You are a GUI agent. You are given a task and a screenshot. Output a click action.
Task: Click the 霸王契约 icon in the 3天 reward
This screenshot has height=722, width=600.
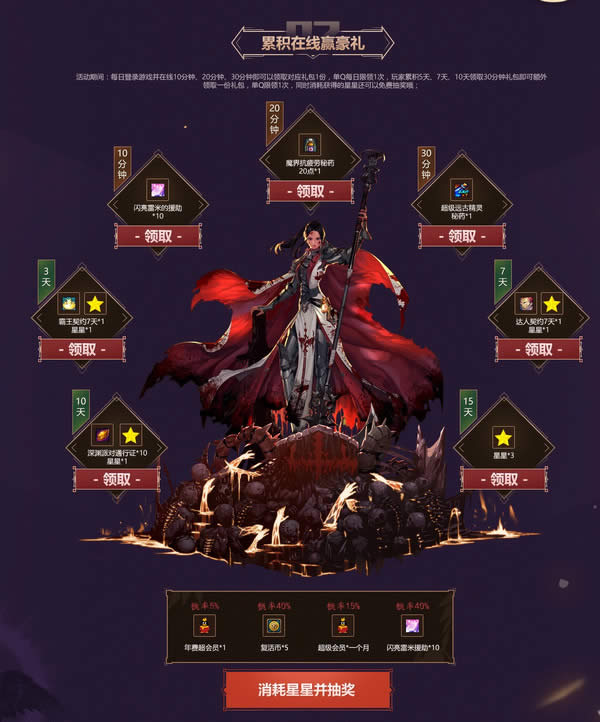(69, 302)
